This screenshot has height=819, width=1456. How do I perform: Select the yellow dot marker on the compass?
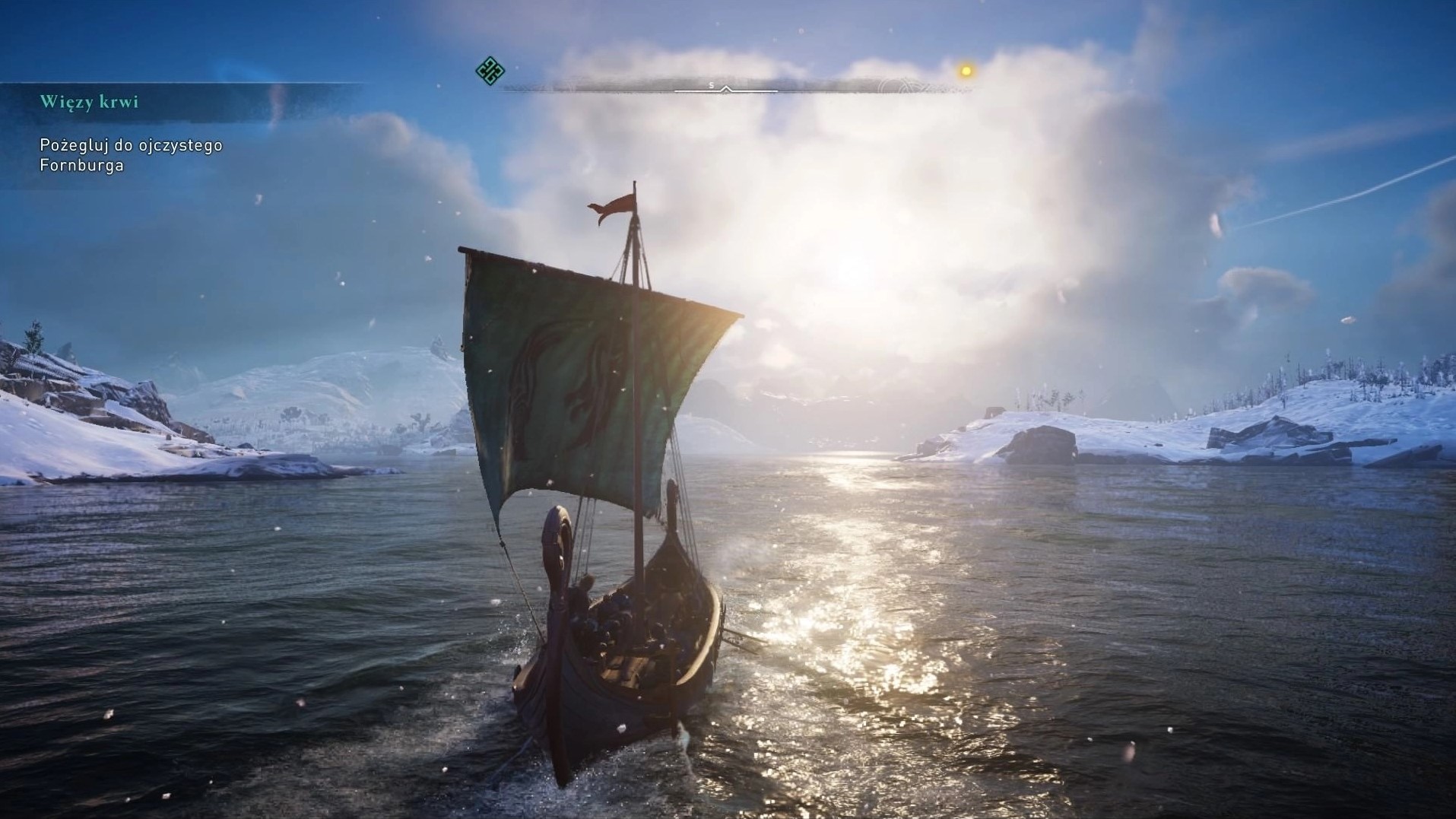tap(966, 71)
